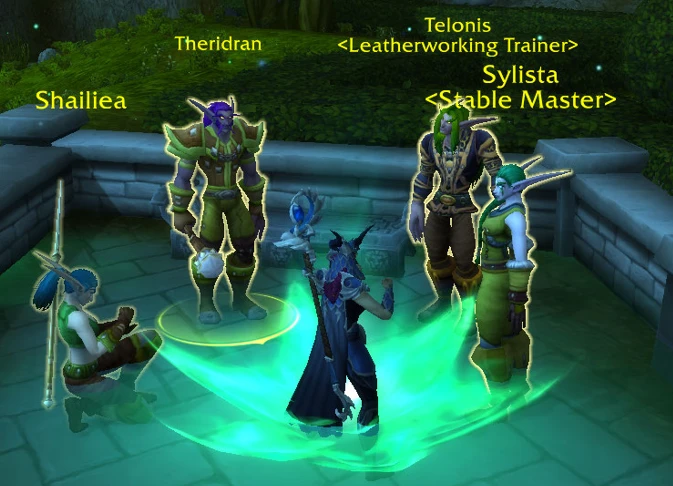Choose the Sylista Stable Master nameplate

coord(520,87)
